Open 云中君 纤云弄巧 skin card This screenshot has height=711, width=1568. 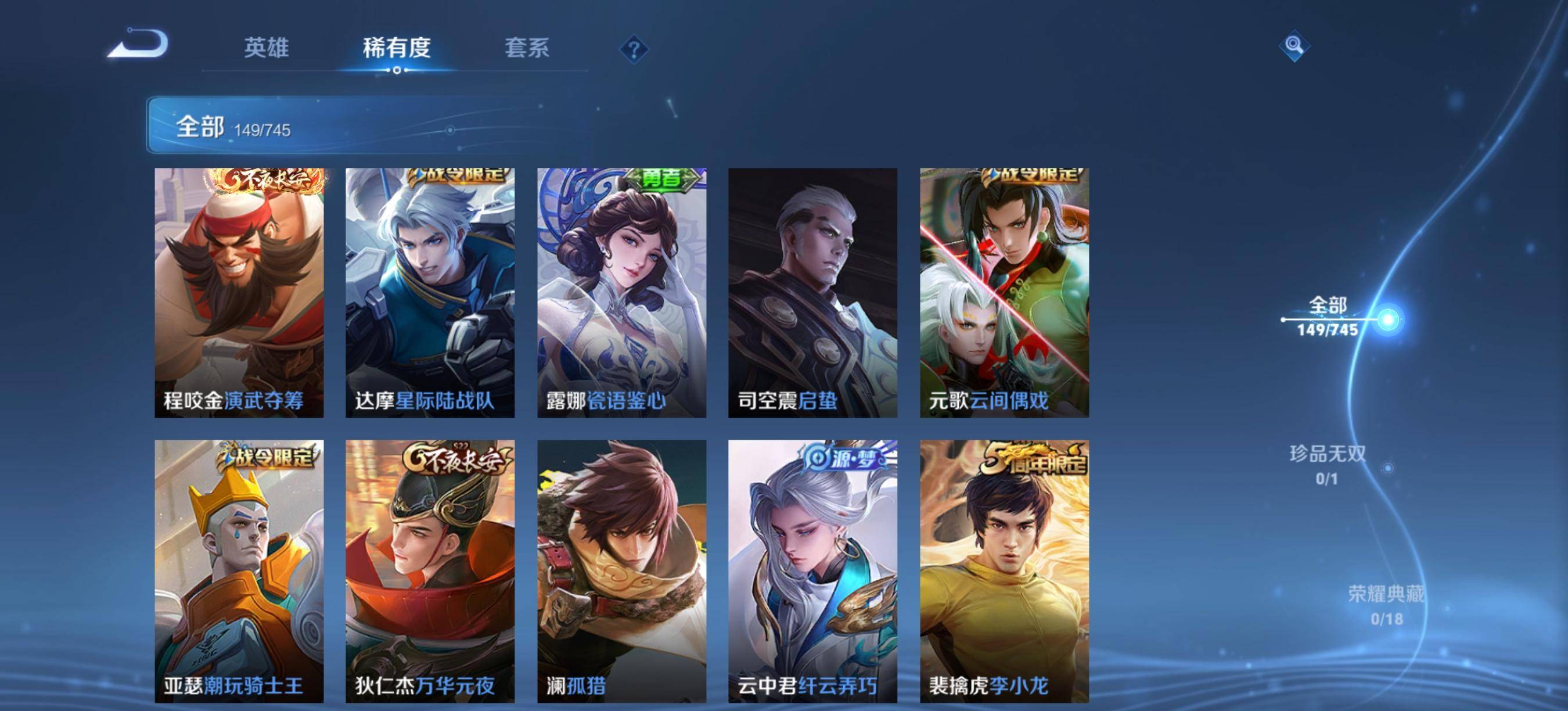tap(812, 570)
